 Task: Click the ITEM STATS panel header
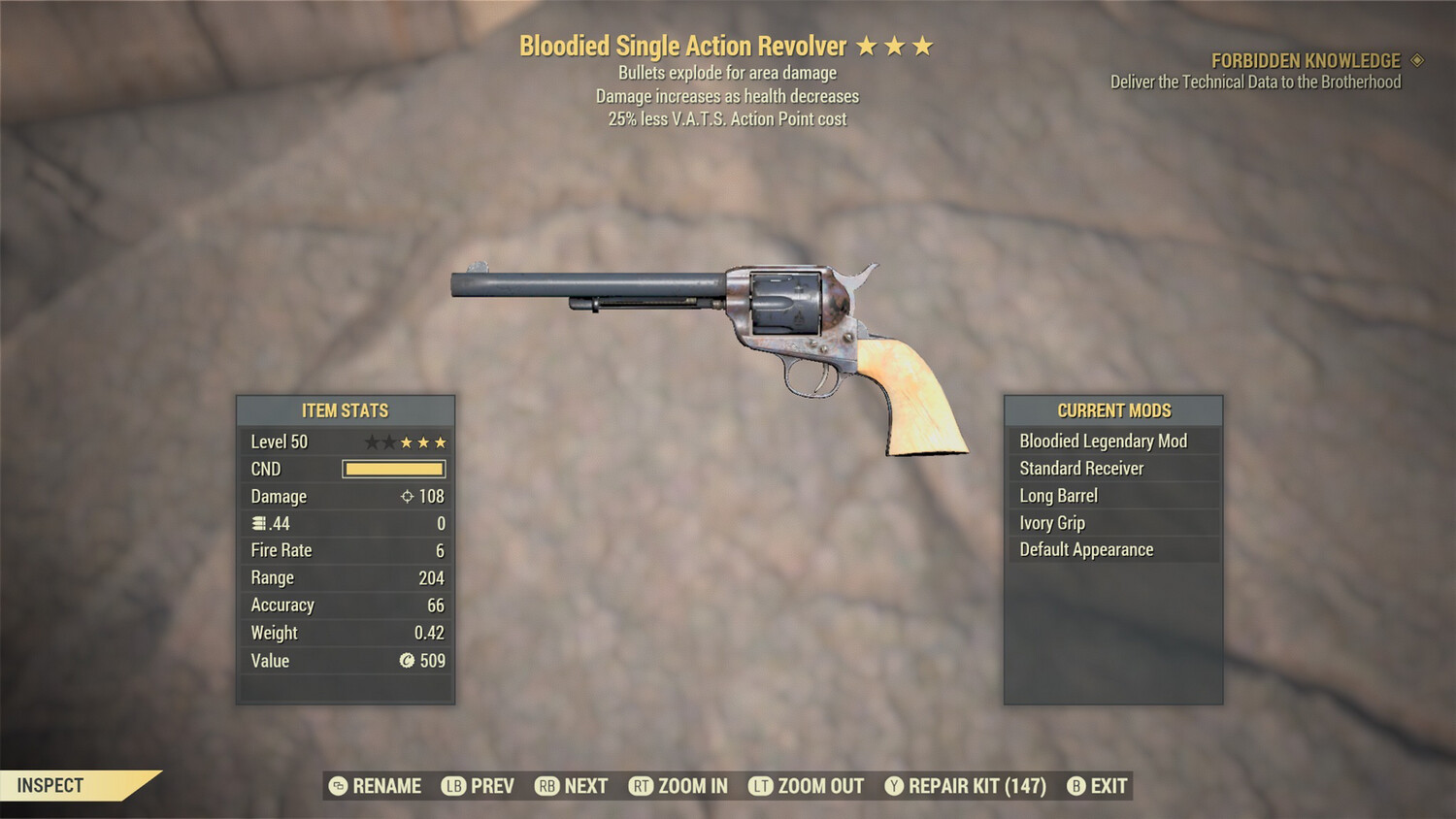coord(346,409)
